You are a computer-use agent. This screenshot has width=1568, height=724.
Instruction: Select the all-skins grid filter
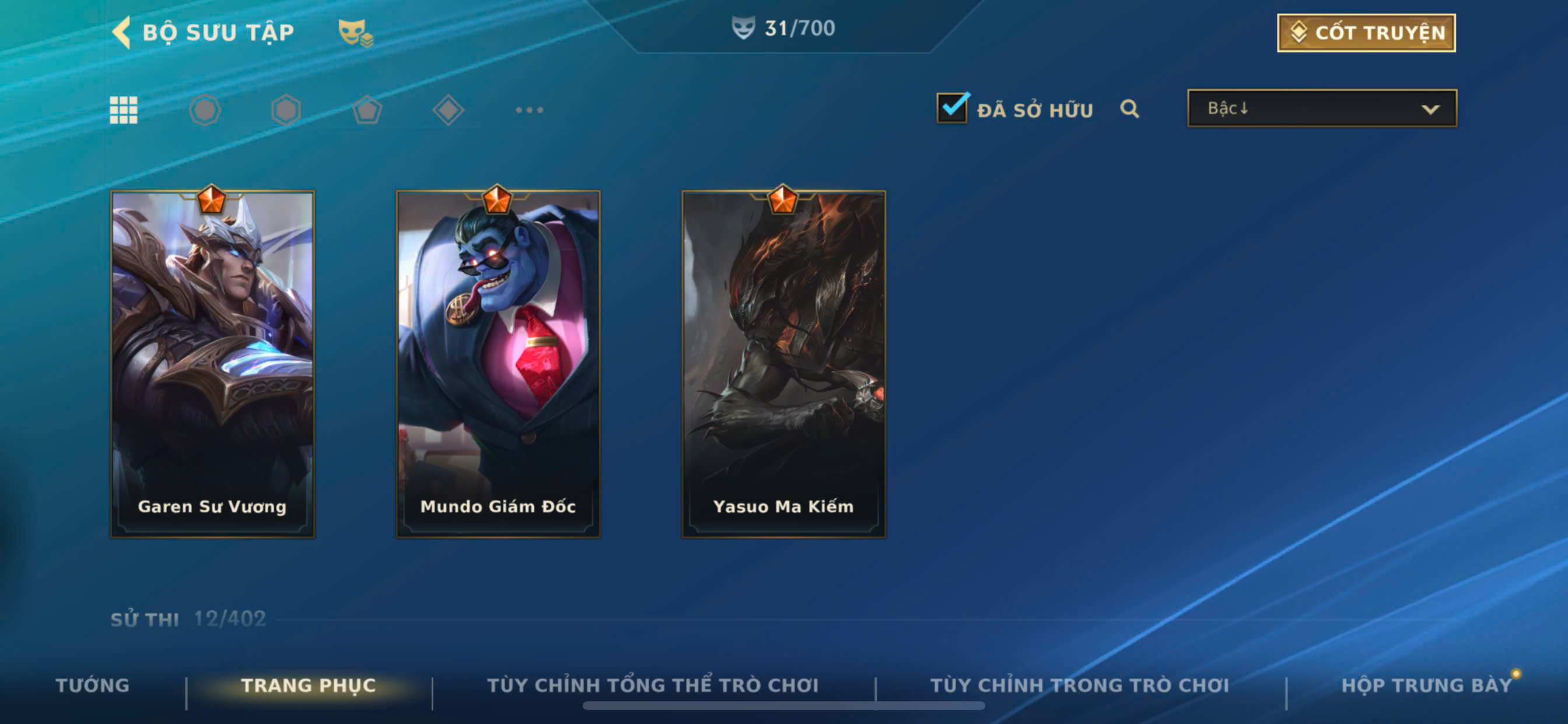coord(124,110)
